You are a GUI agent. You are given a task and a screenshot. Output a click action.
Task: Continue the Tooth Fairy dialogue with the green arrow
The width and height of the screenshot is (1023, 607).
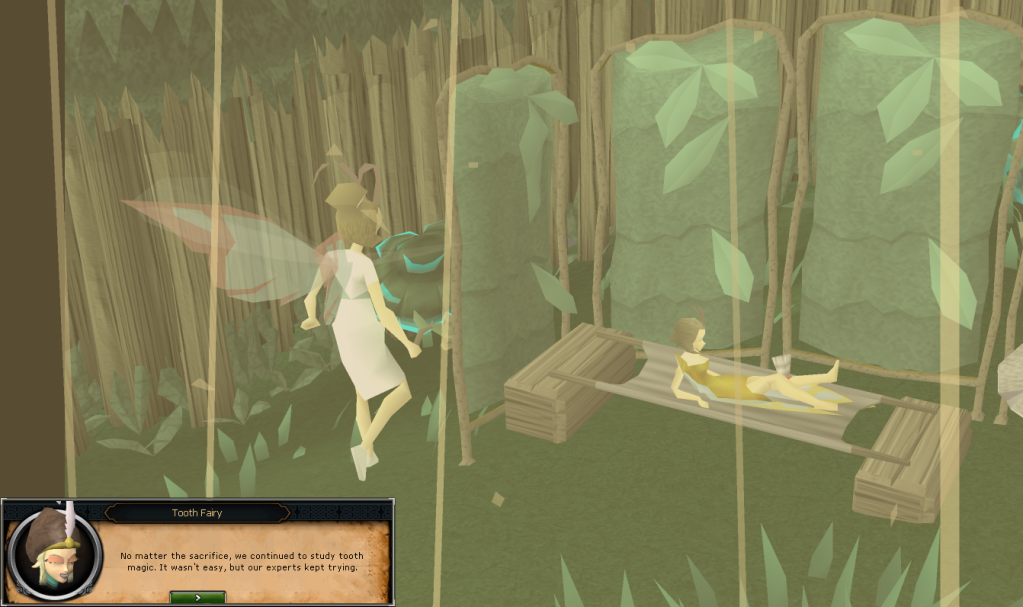click(197, 597)
